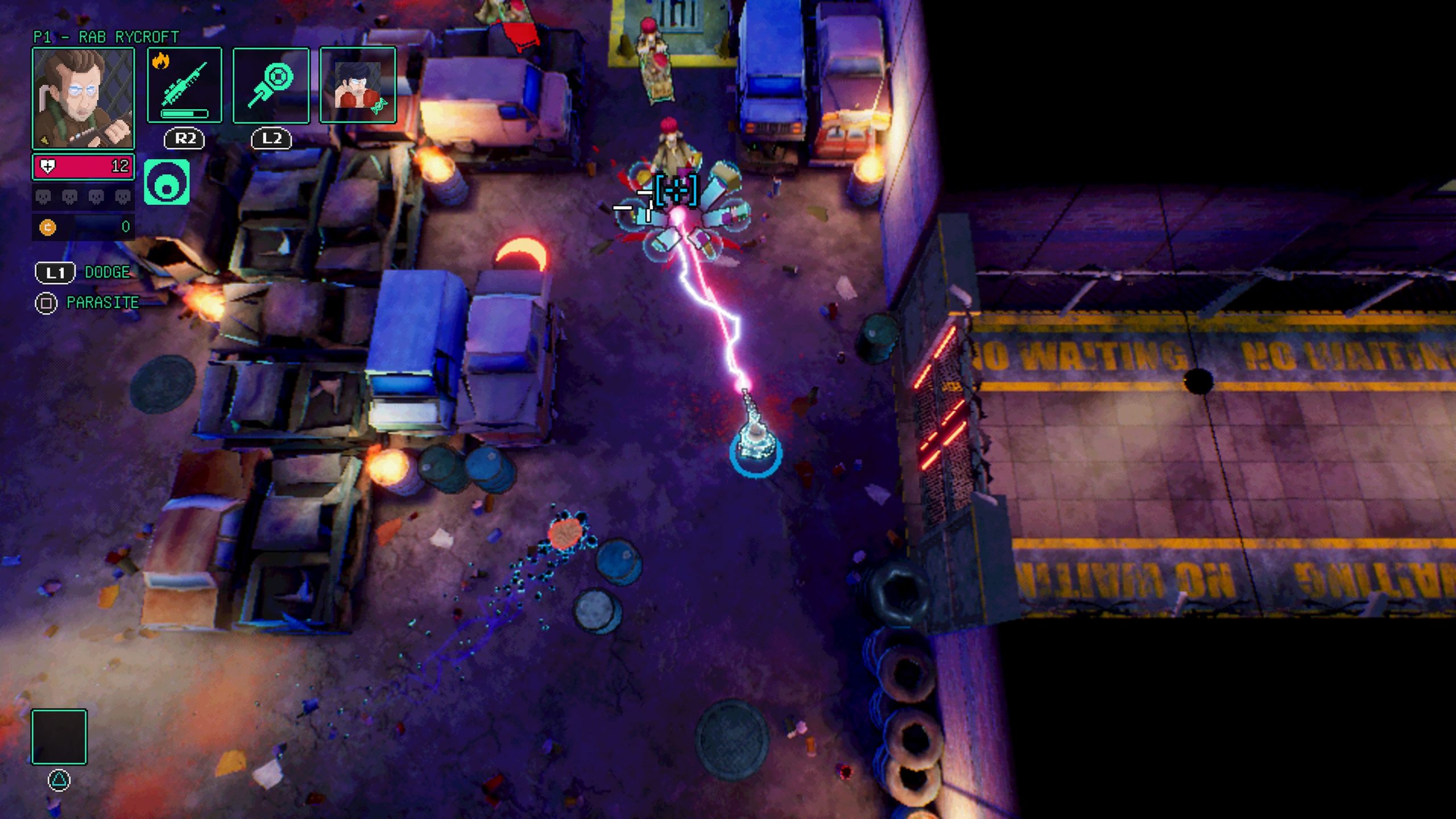1456x819 pixels.
Task: Select the empty item slot box
Action: [x=59, y=737]
